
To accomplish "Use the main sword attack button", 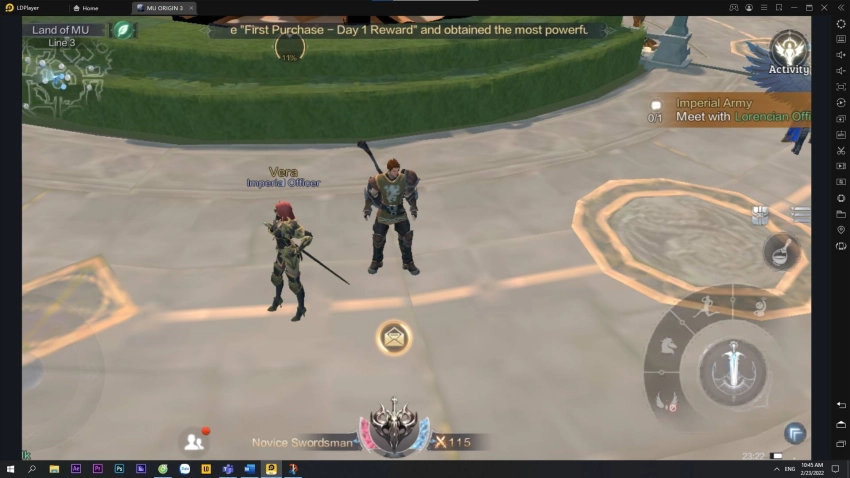I will 731,371.
